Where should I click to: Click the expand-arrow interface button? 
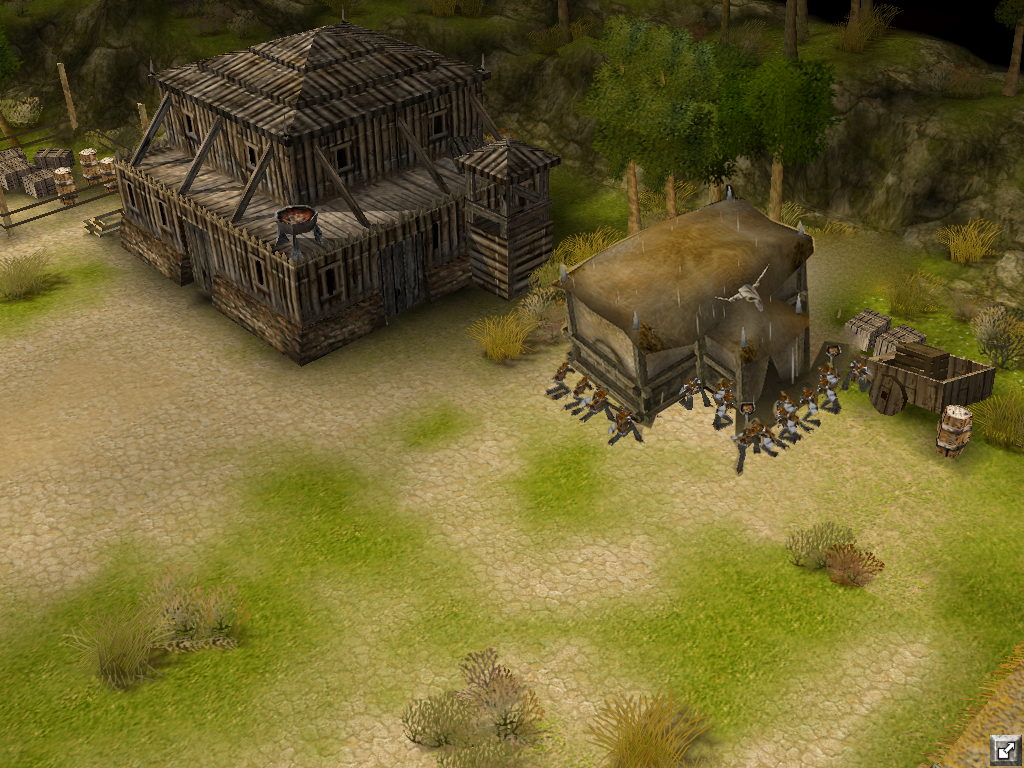tap(1005, 749)
